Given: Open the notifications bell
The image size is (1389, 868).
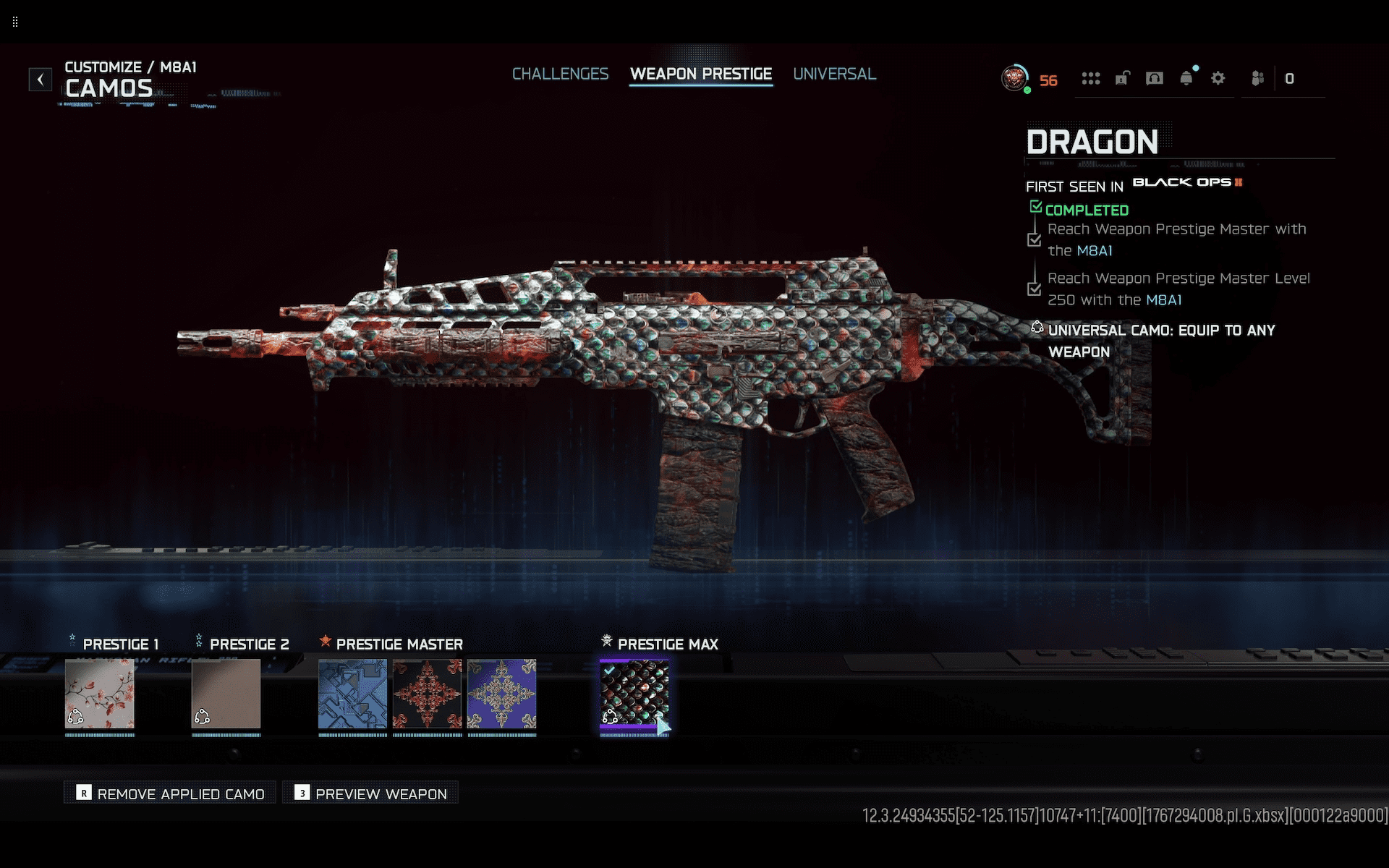Looking at the screenshot, I should (x=1186, y=78).
